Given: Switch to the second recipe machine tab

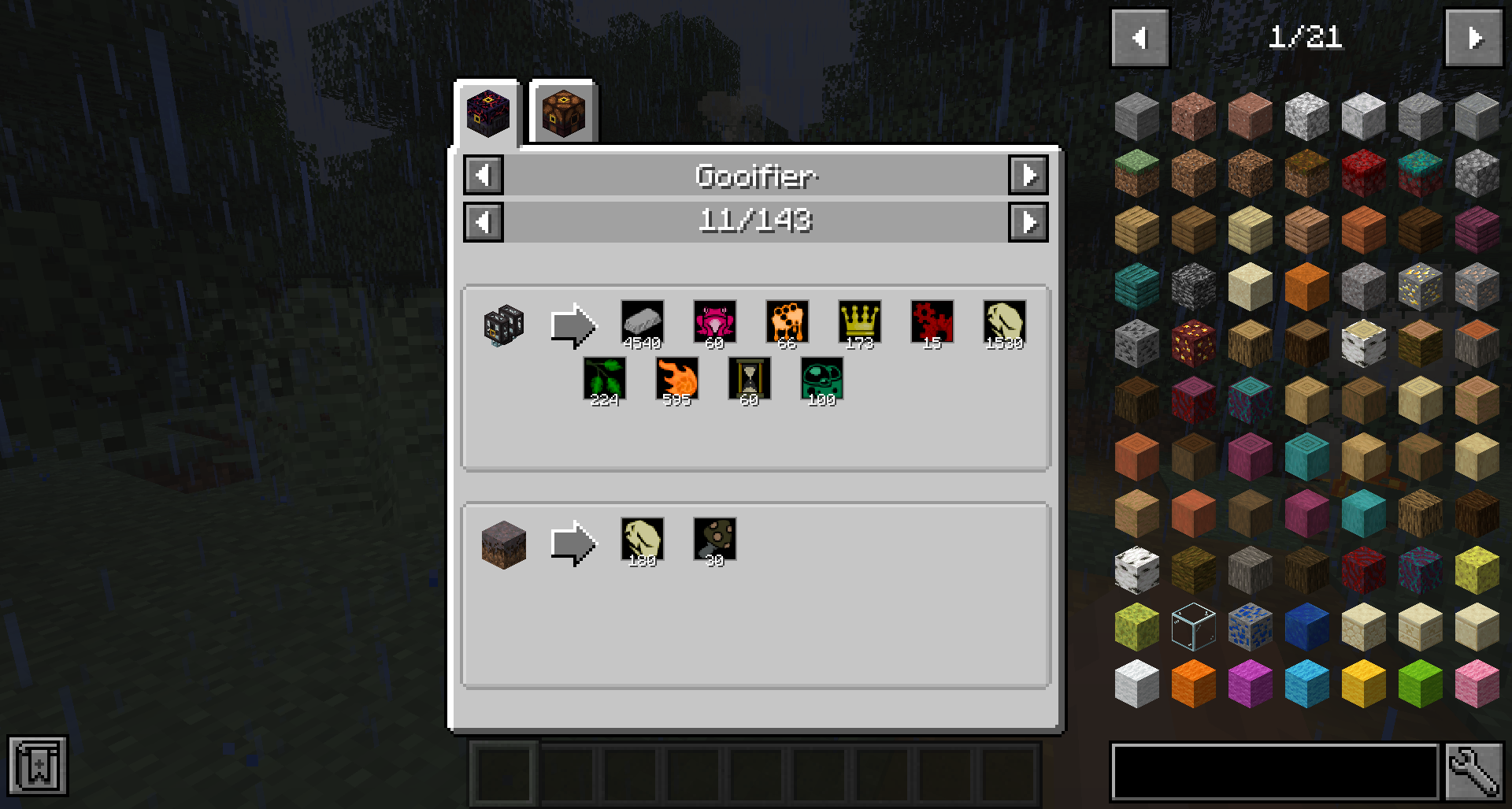Looking at the screenshot, I should [562, 113].
